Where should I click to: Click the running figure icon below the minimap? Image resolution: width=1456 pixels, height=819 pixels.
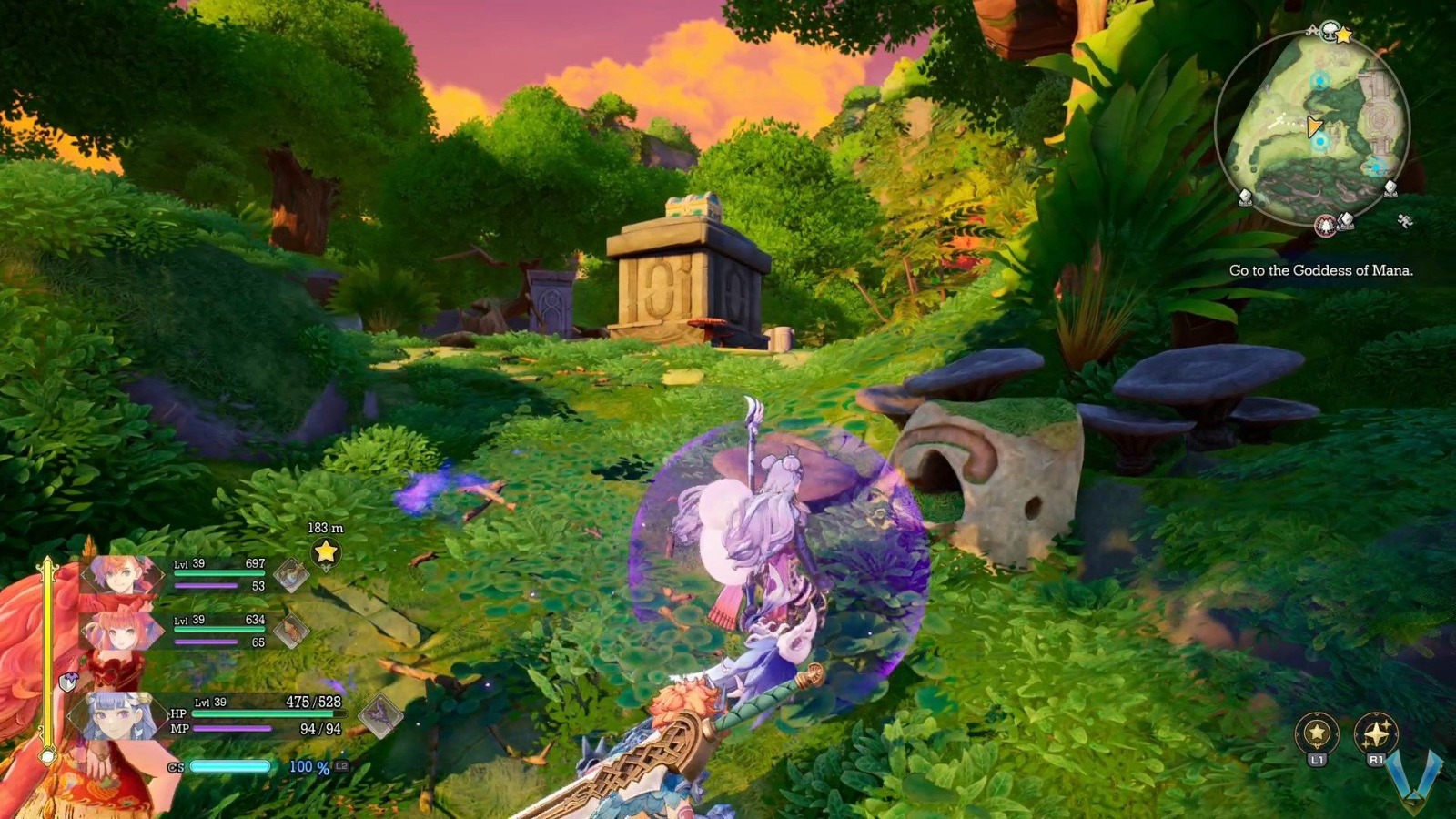tap(1404, 220)
